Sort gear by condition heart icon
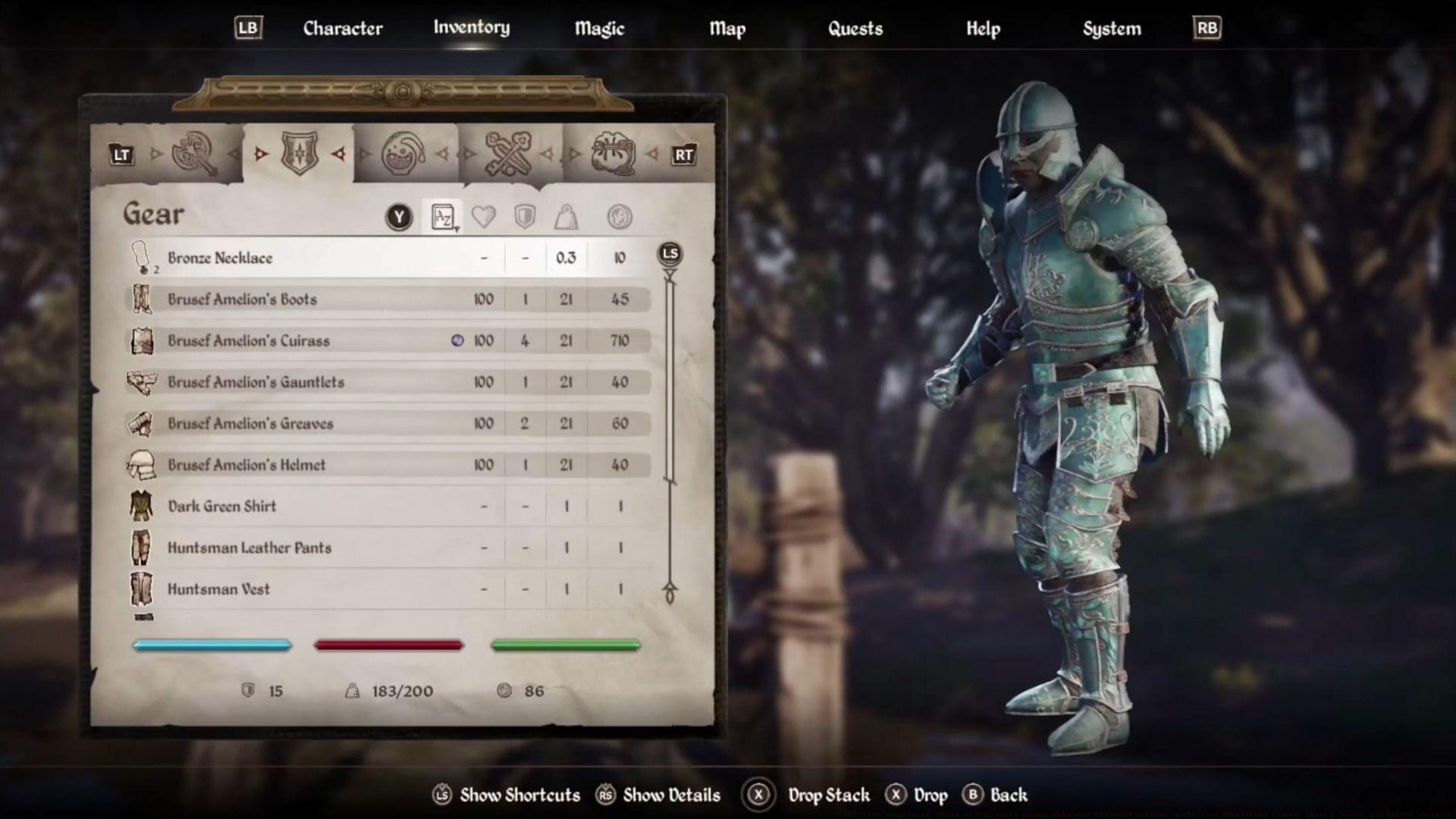 point(484,218)
